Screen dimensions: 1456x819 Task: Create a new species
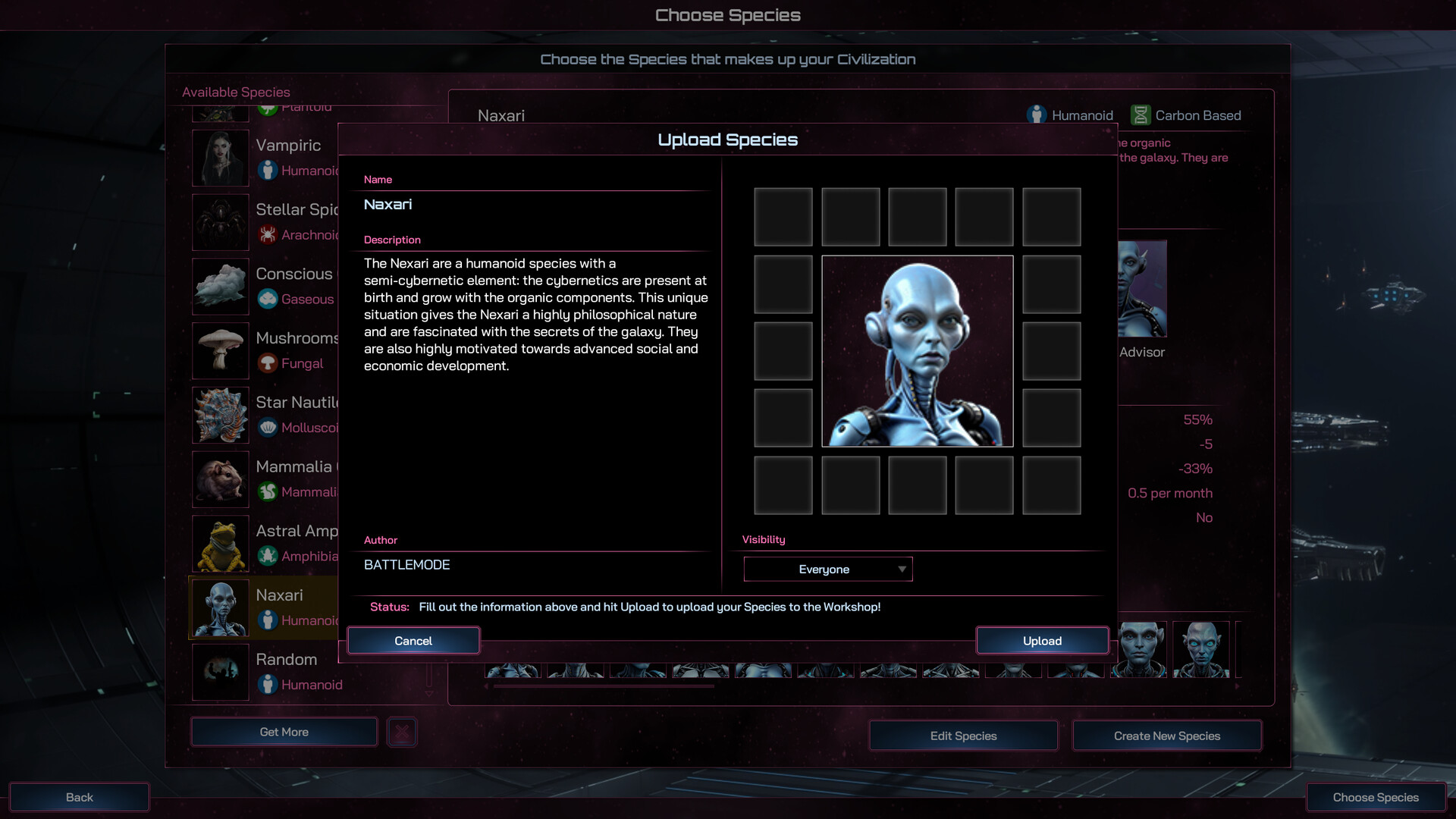coord(1166,736)
